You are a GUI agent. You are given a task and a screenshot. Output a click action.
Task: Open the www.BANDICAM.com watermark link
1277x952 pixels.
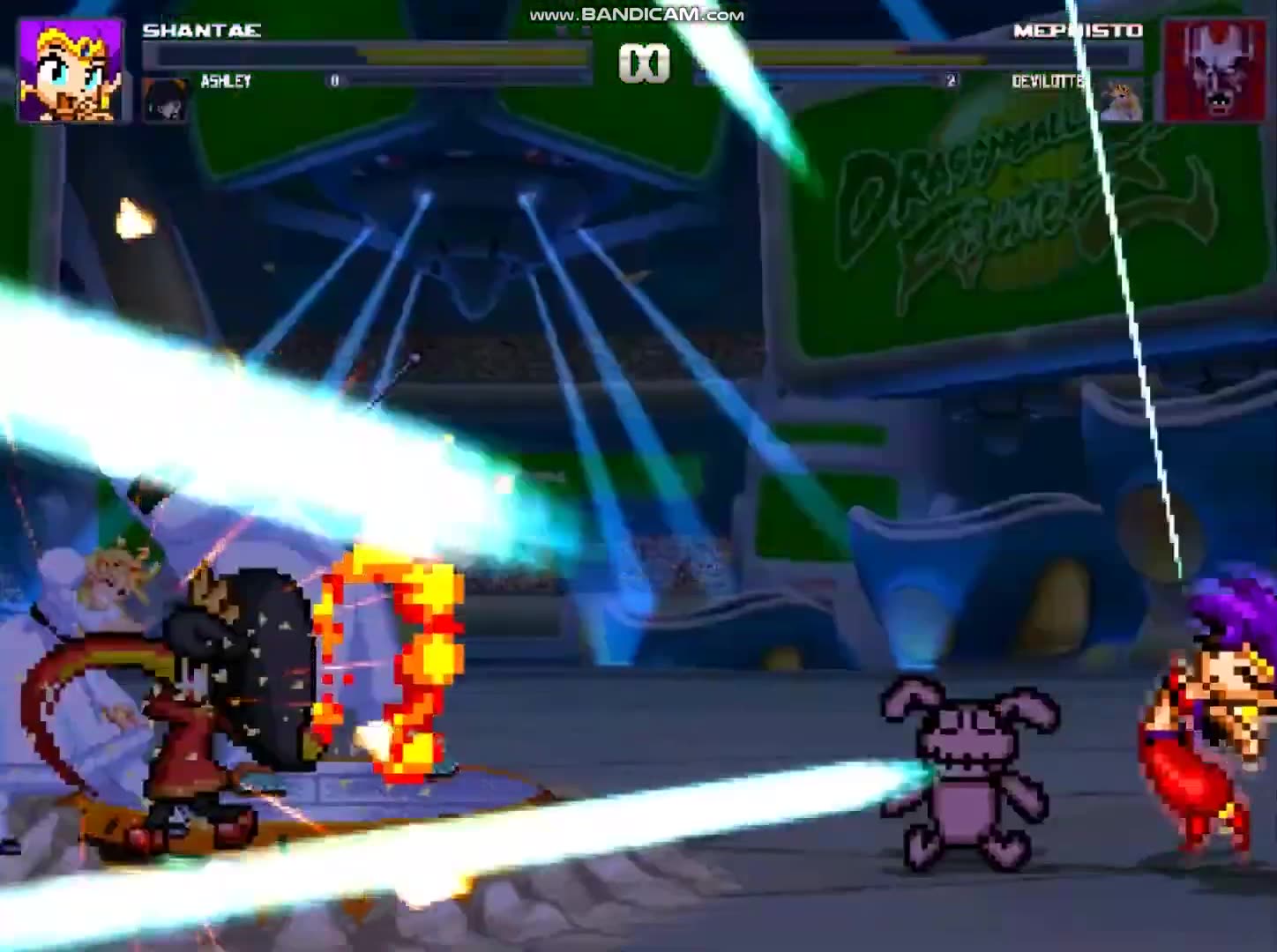[x=633, y=13]
